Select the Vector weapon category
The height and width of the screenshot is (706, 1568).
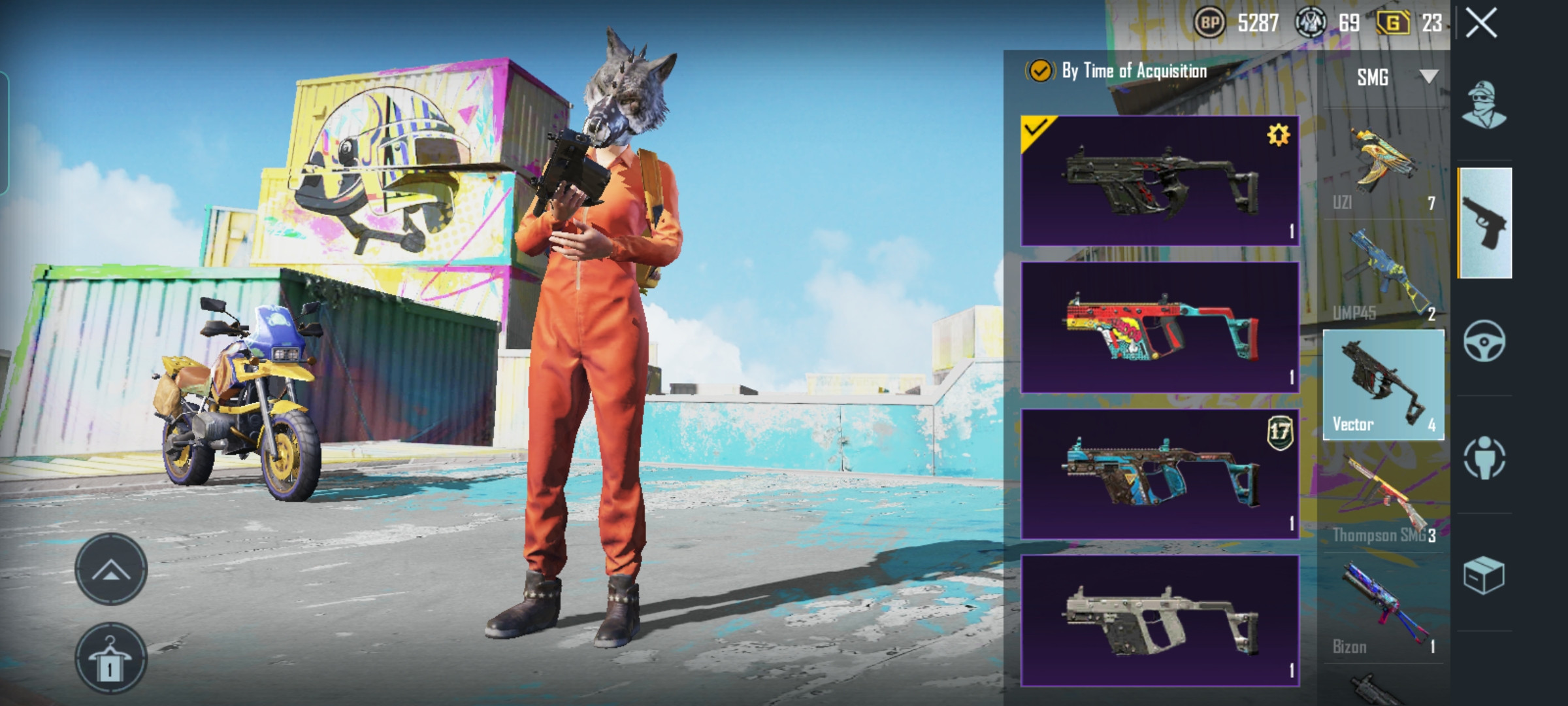point(1384,386)
